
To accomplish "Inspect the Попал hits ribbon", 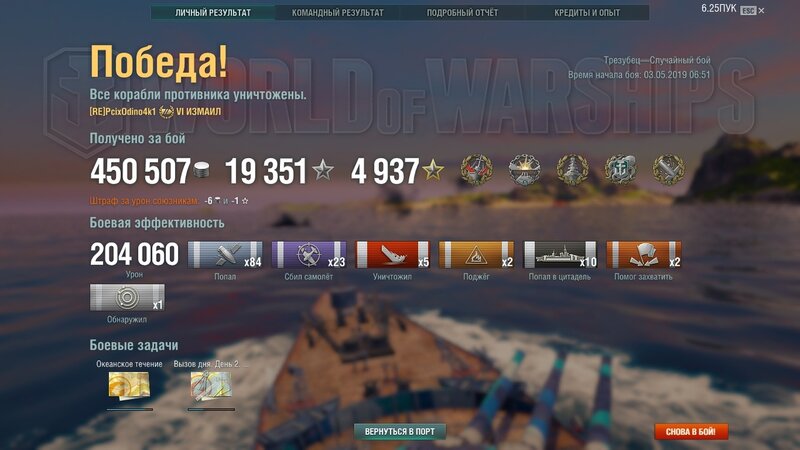I will click(x=226, y=255).
